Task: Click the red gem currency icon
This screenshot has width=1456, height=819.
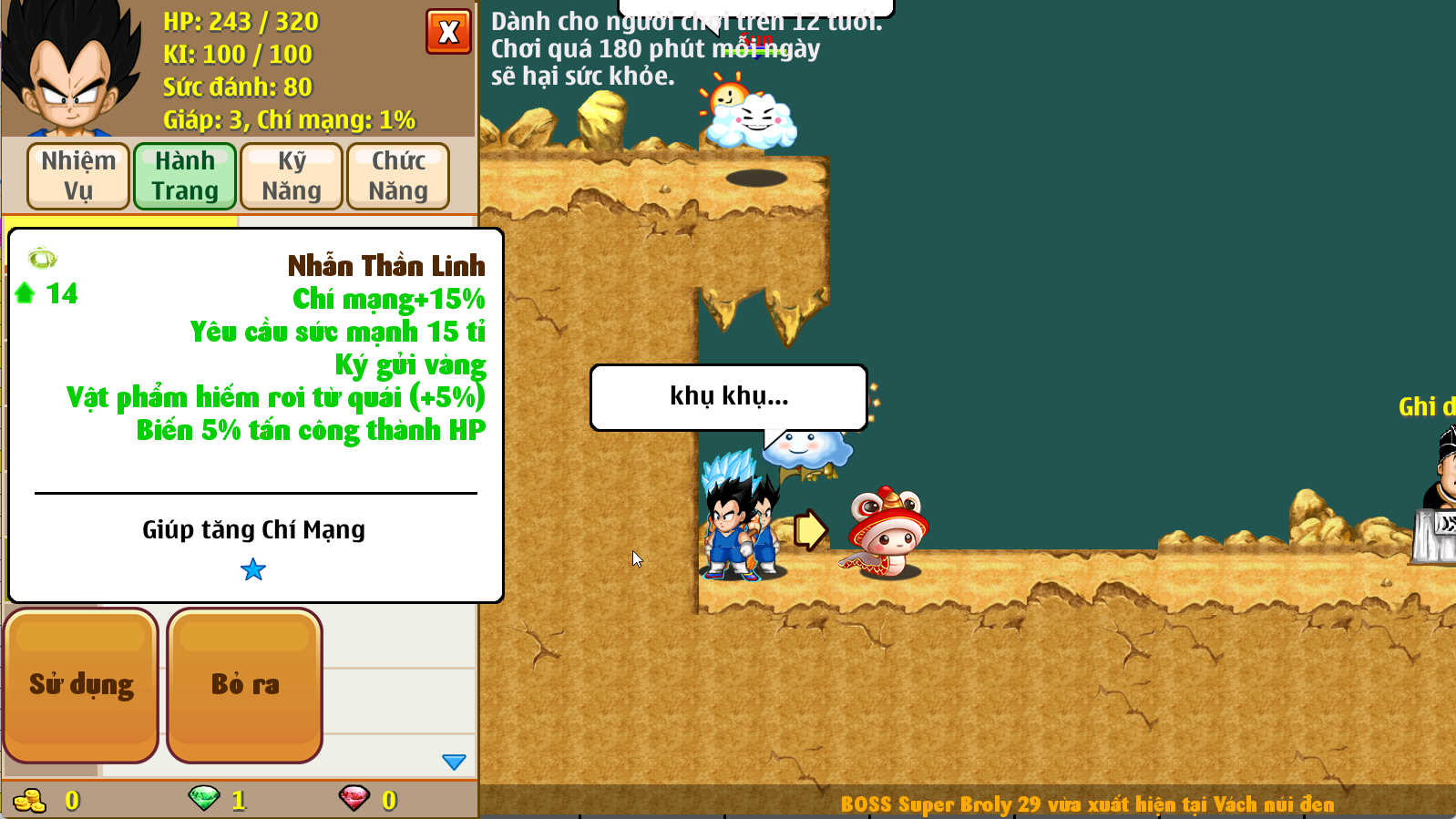Action: coord(354,799)
